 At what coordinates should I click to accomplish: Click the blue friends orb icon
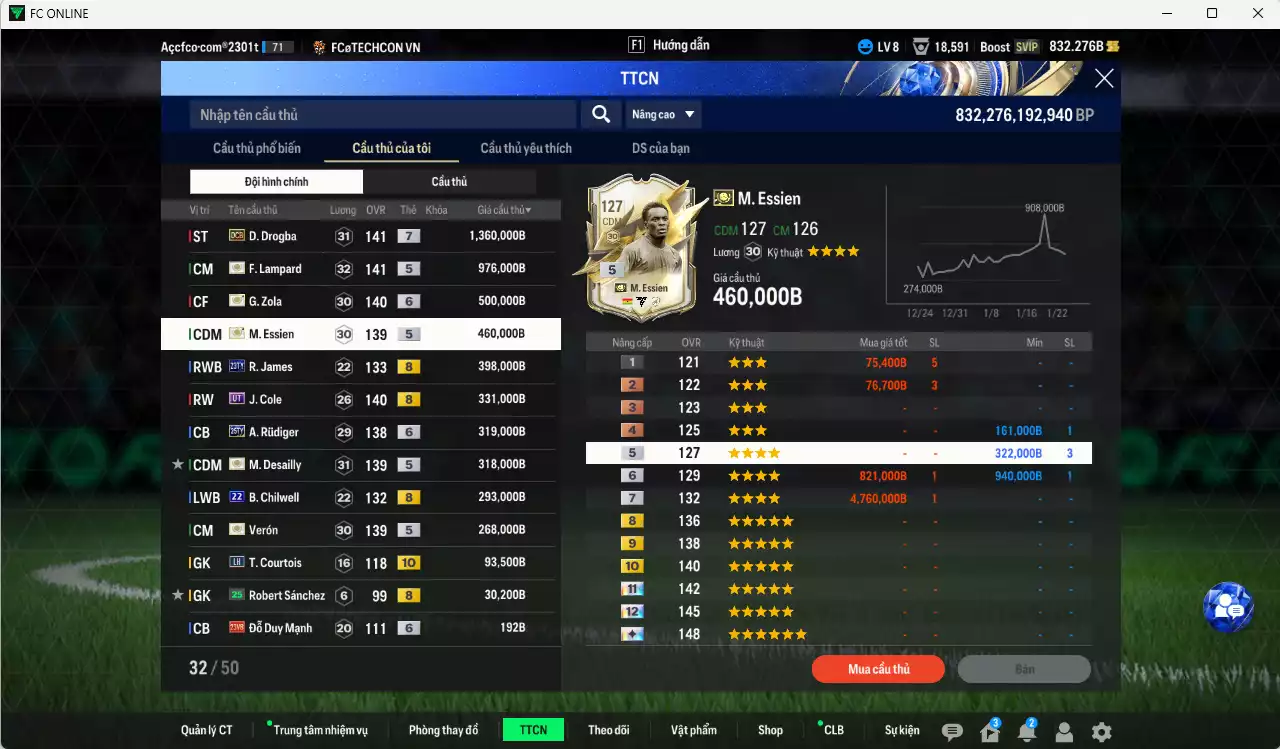pos(1228,607)
